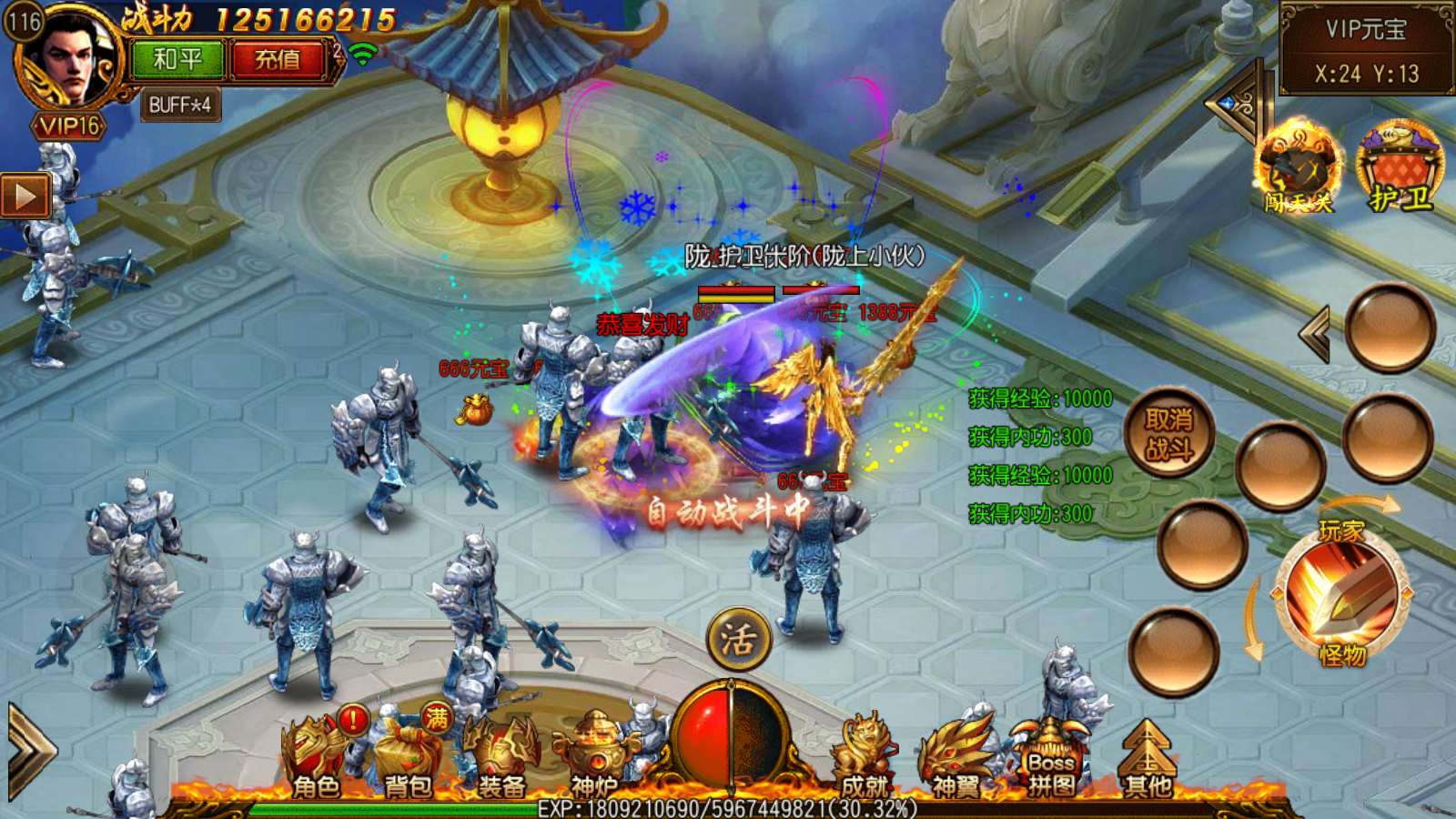Tap the flaming sword attack button
This screenshot has width=1456, height=819.
[x=1342, y=591]
